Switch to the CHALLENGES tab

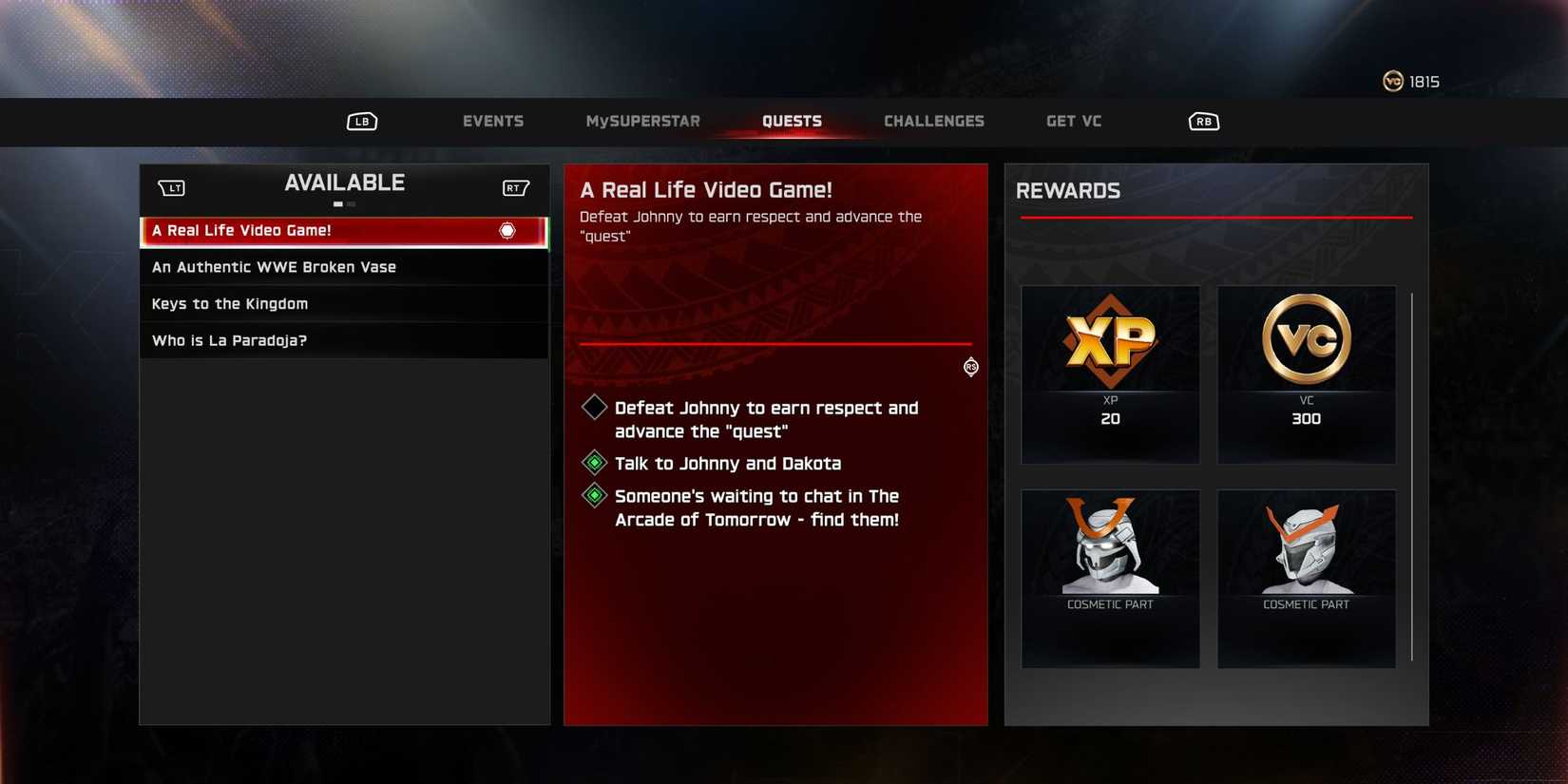(934, 121)
